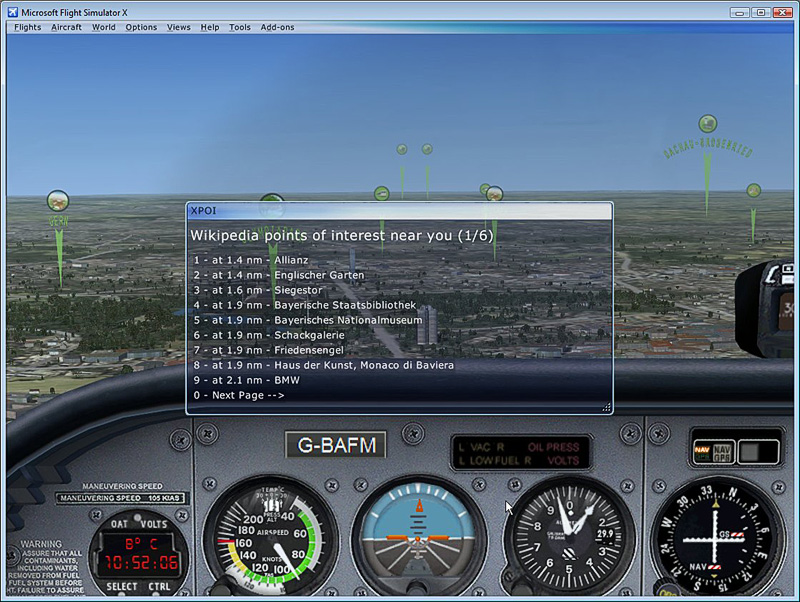The height and width of the screenshot is (602, 800).
Task: Open the Views menu
Action: click(179, 27)
